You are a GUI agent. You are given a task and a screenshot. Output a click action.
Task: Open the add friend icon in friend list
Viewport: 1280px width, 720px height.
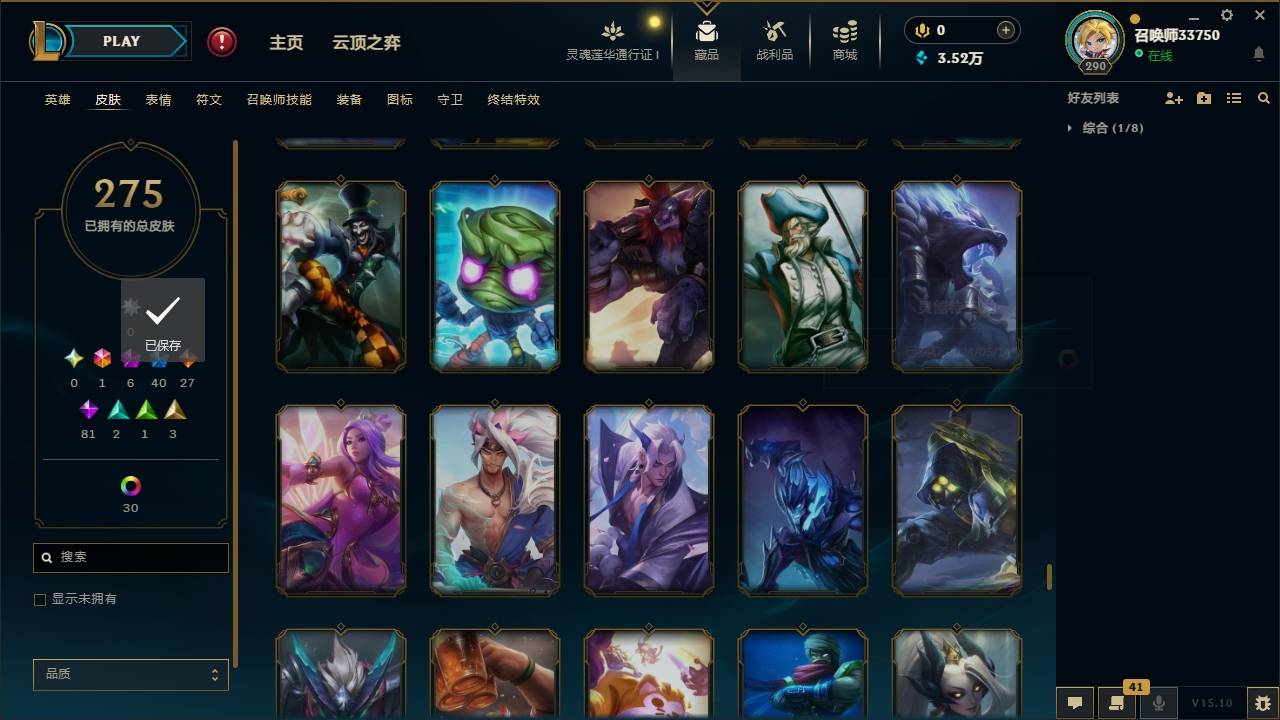(x=1174, y=97)
